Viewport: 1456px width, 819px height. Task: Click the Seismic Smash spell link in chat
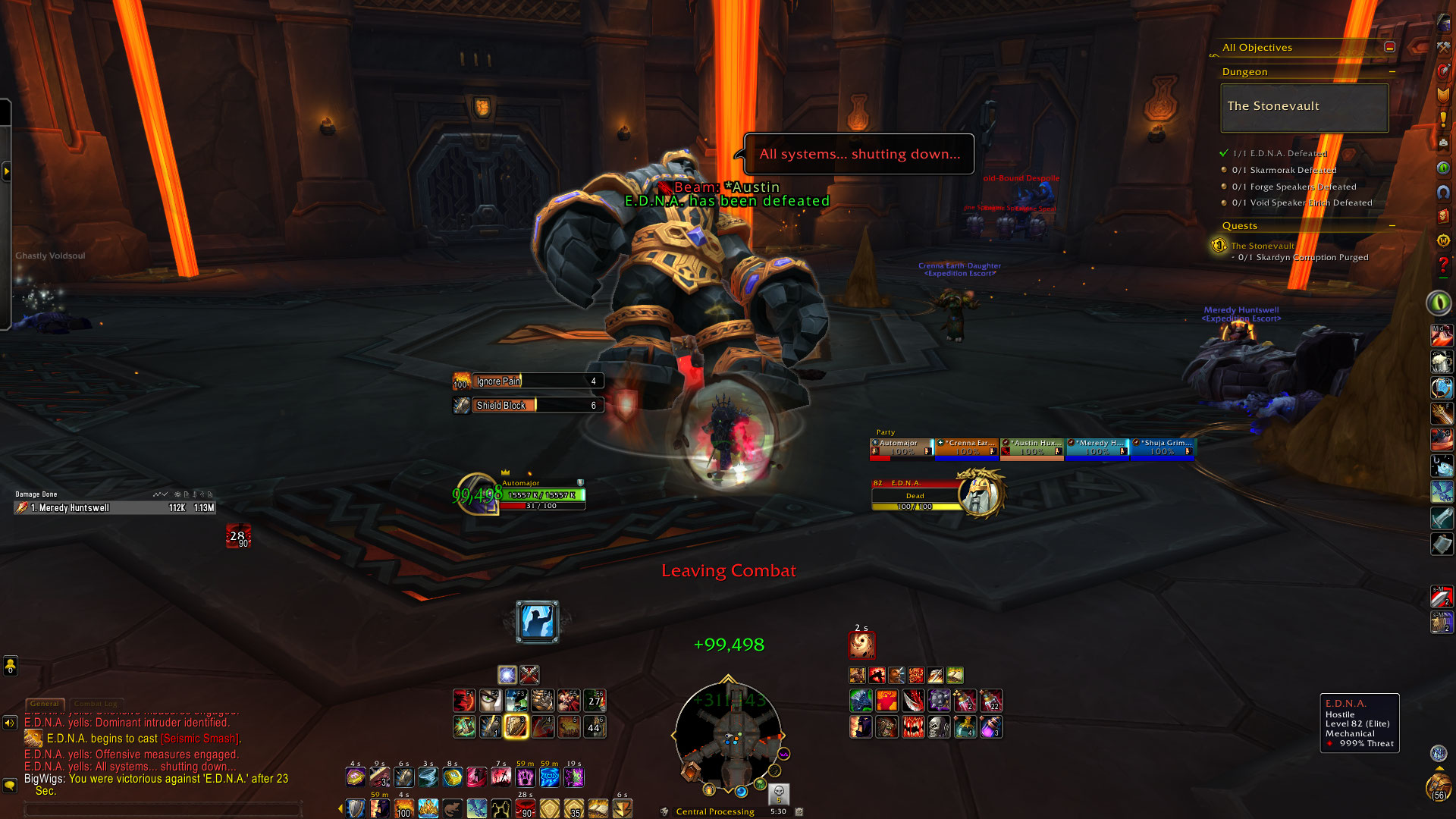coord(200,739)
